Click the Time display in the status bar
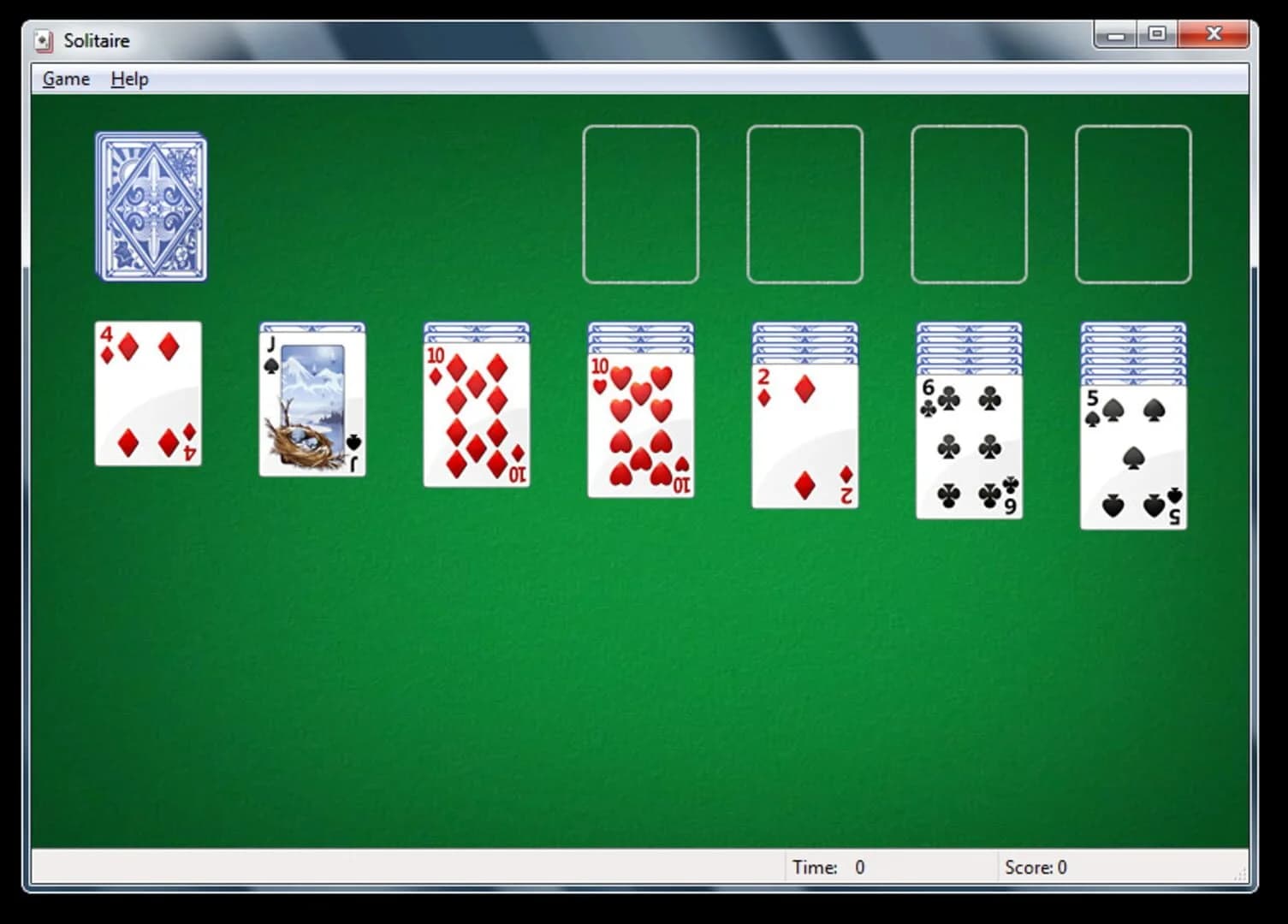Viewport: 1288px width, 924px height. 832,867
